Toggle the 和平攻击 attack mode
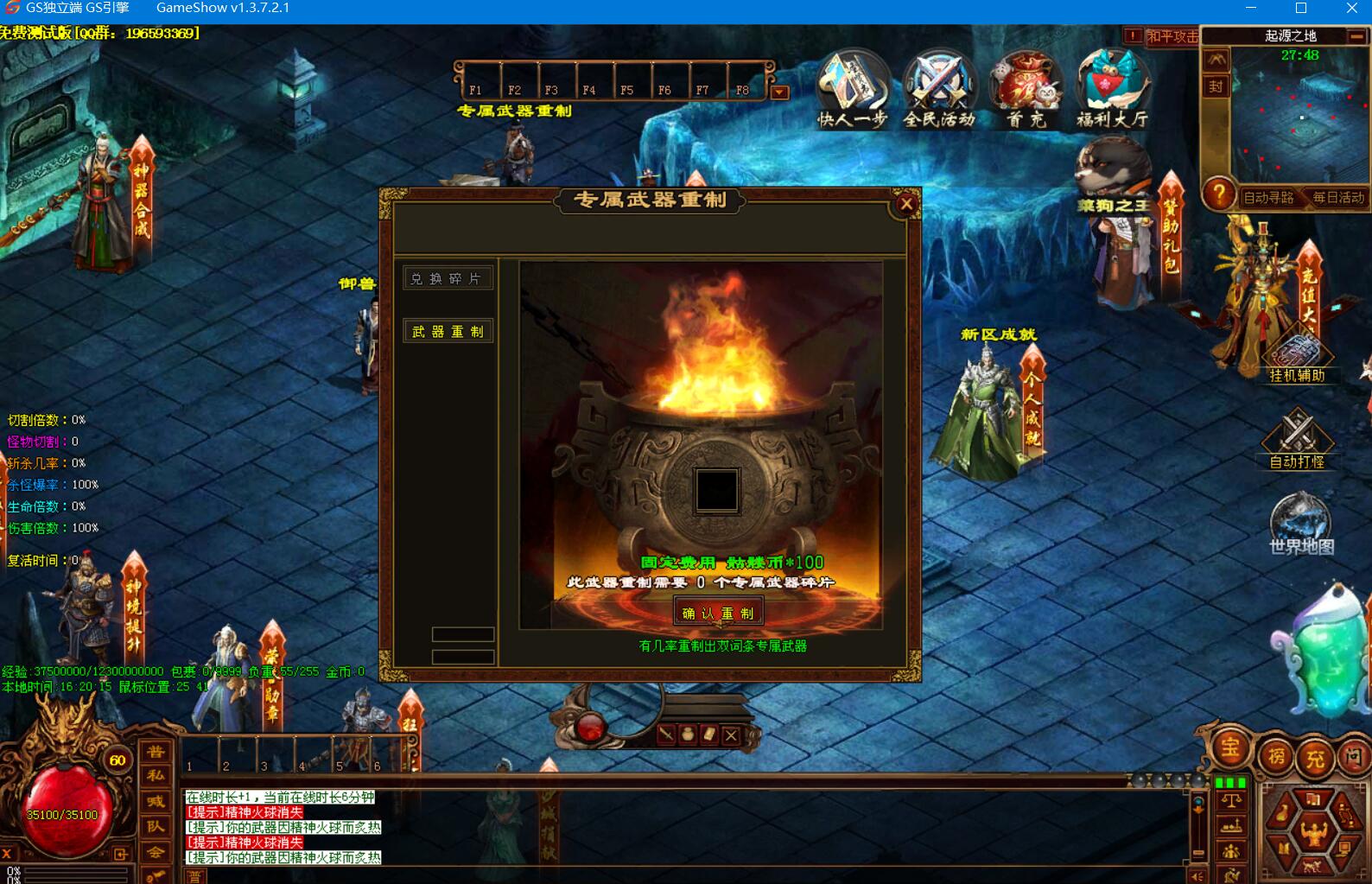The height and width of the screenshot is (884, 1372). [1172, 36]
